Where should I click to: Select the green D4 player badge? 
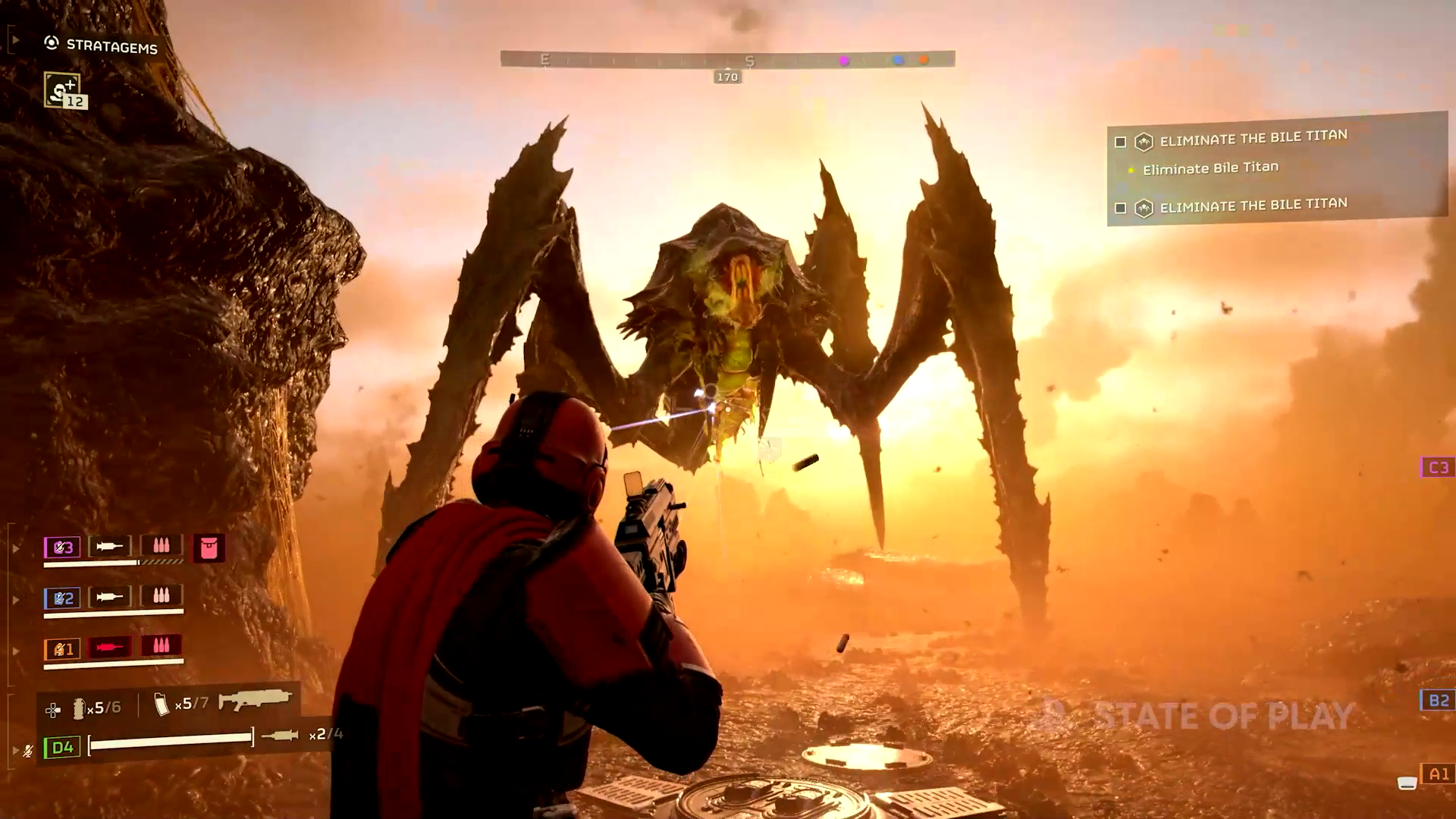click(61, 748)
